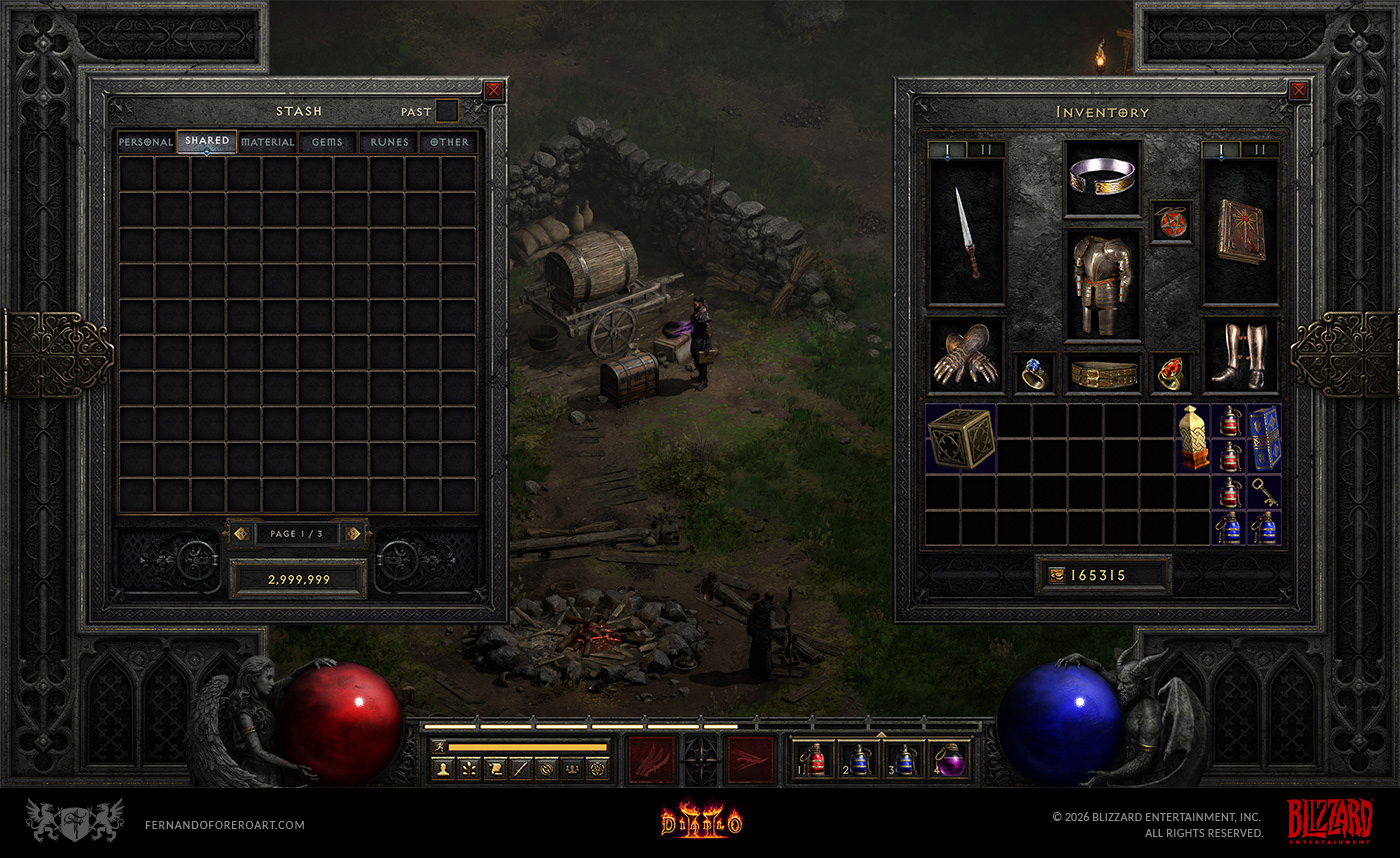Go to the next stash page
This screenshot has width=1400, height=858.
[353, 534]
